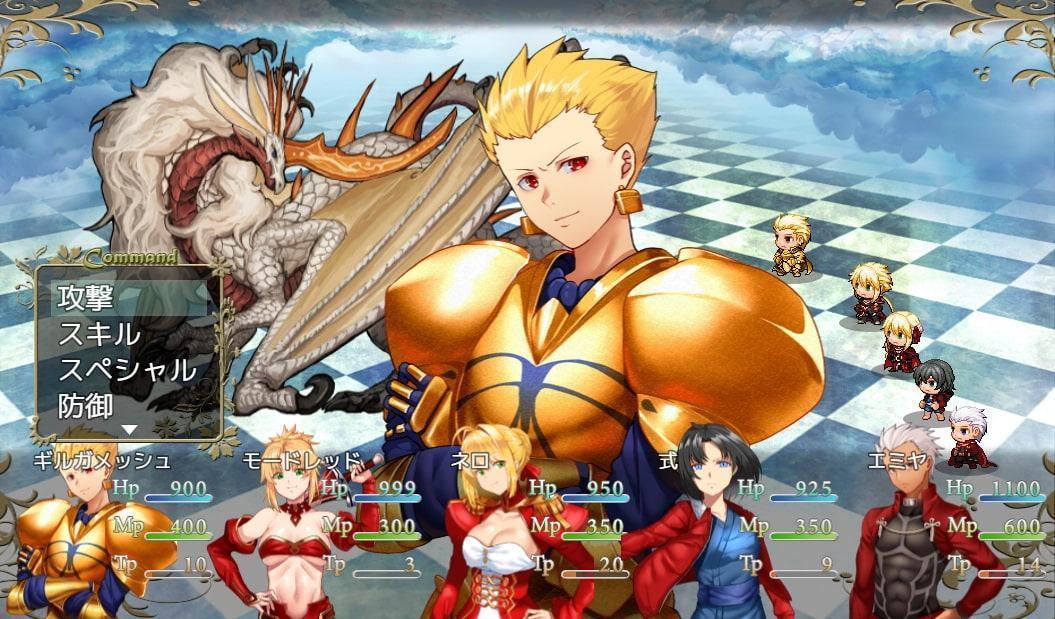Click the command list down arrow

(128, 429)
